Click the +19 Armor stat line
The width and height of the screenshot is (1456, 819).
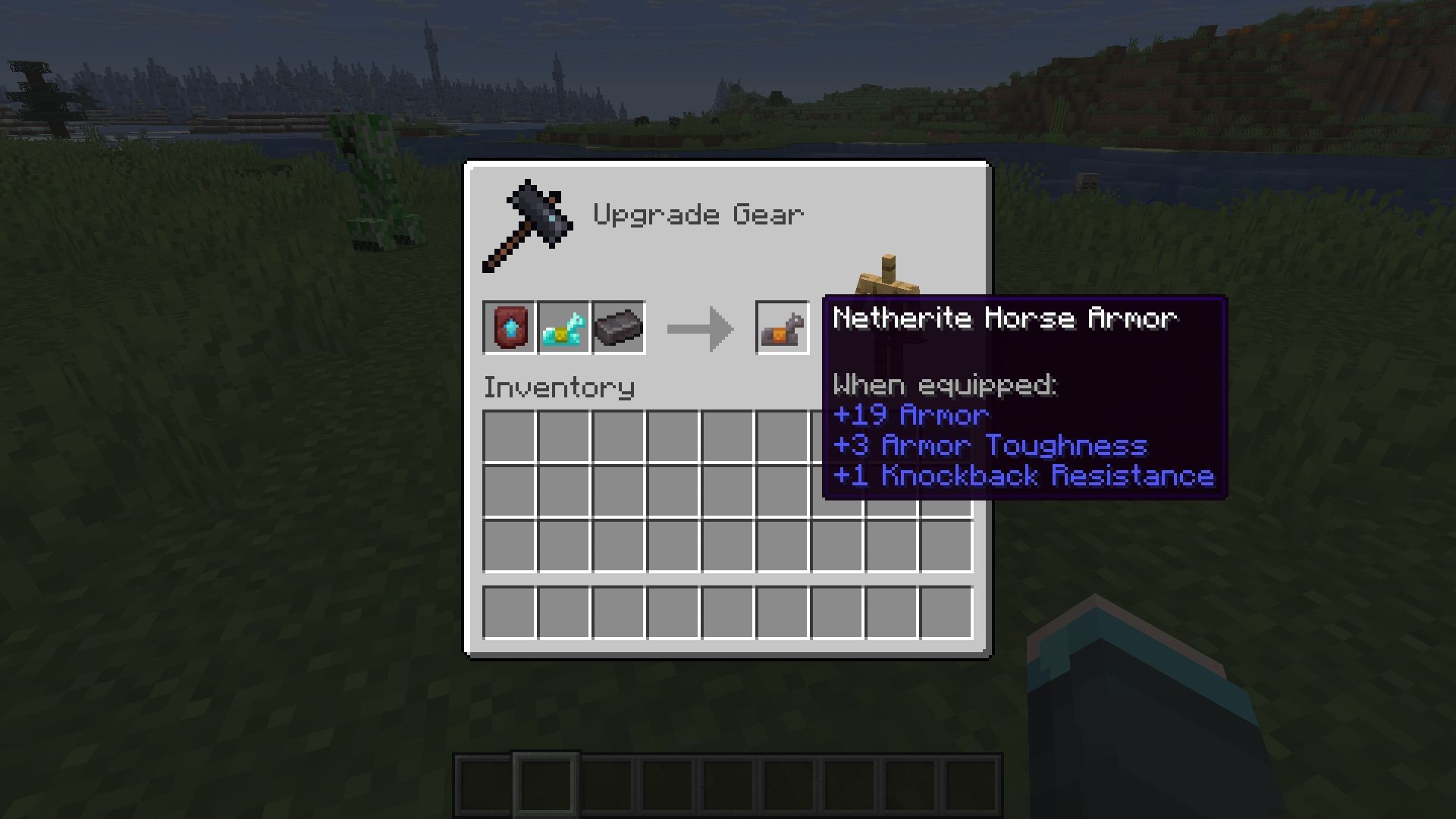pos(910,415)
